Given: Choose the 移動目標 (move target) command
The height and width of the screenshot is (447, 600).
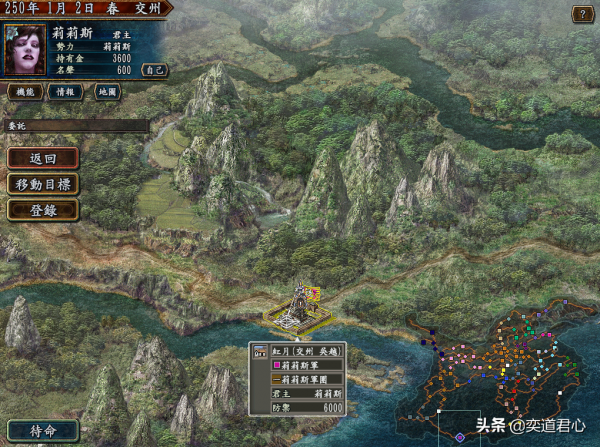Looking at the screenshot, I should point(43,184).
